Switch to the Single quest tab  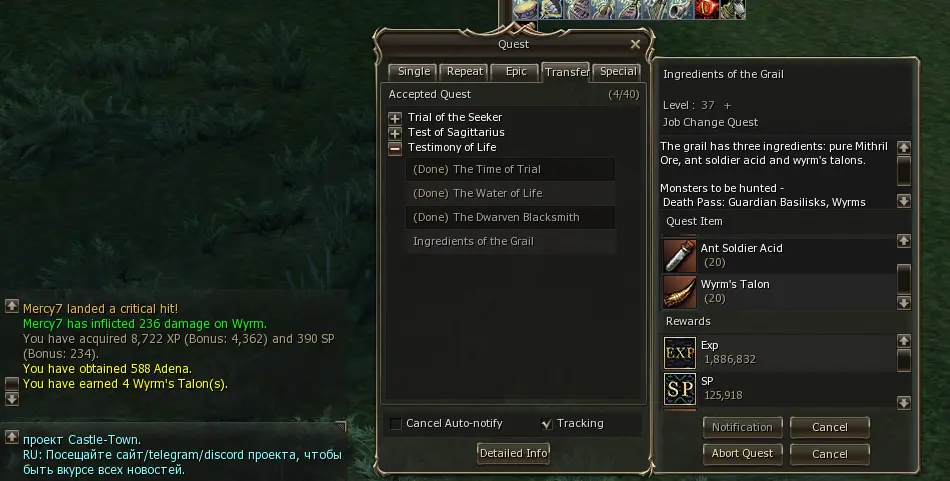(413, 72)
